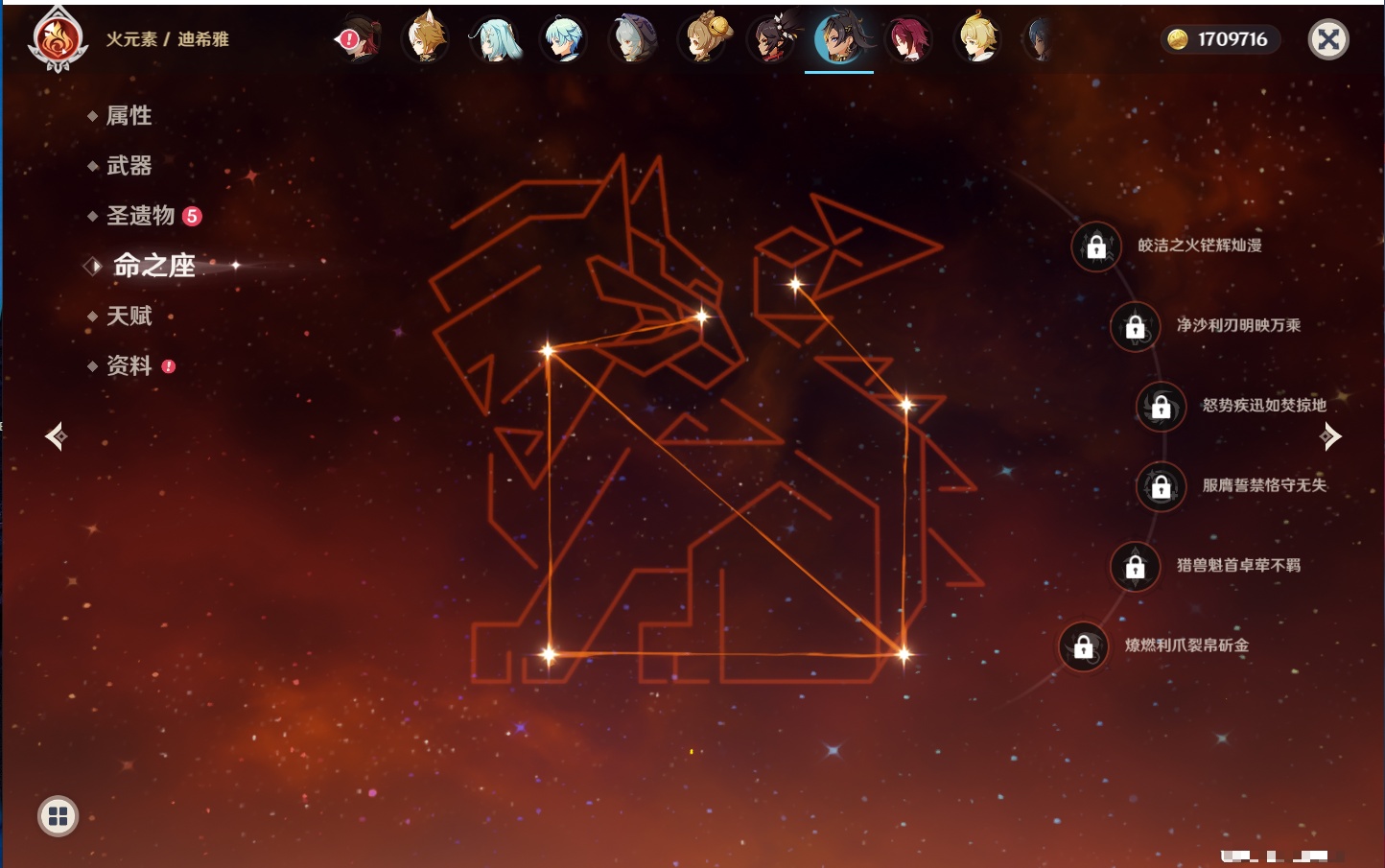Viewport: 1385px width, 868px height.
Task: Choose the grey-hooded character portrait
Action: pos(633,39)
